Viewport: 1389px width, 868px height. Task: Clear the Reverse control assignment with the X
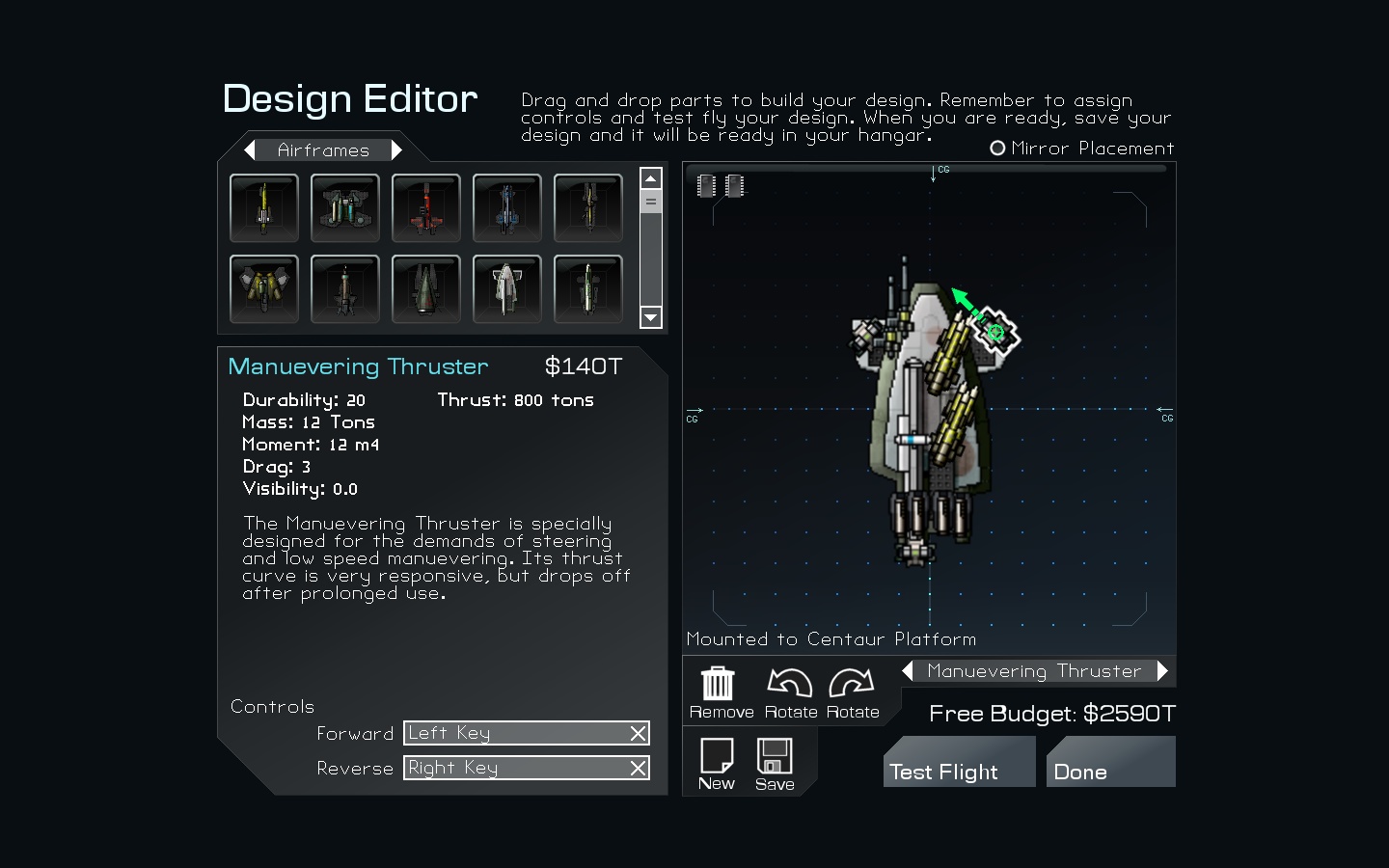click(637, 768)
